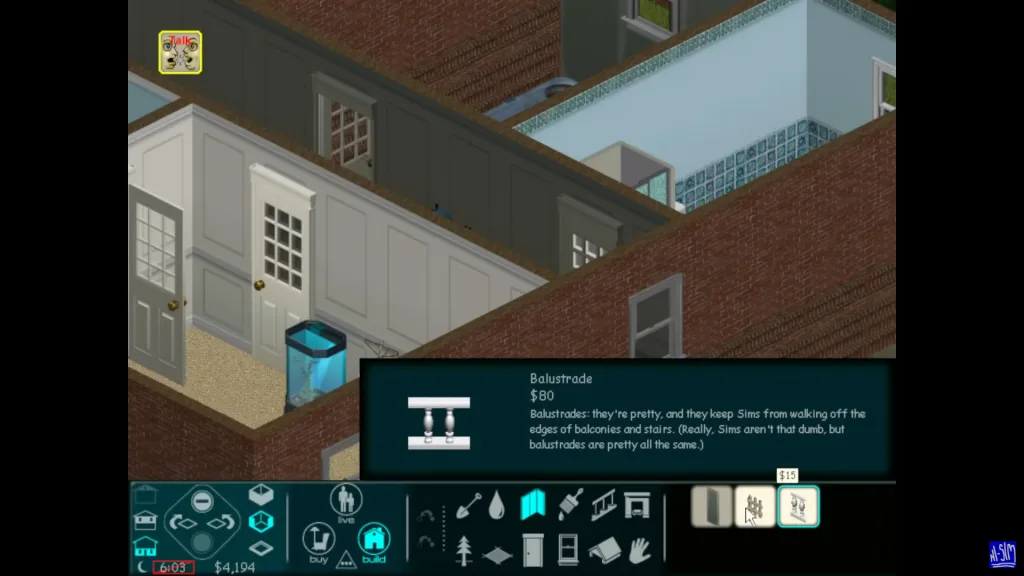Activate the wall tool
This screenshot has width=1024, height=576.
[533, 505]
